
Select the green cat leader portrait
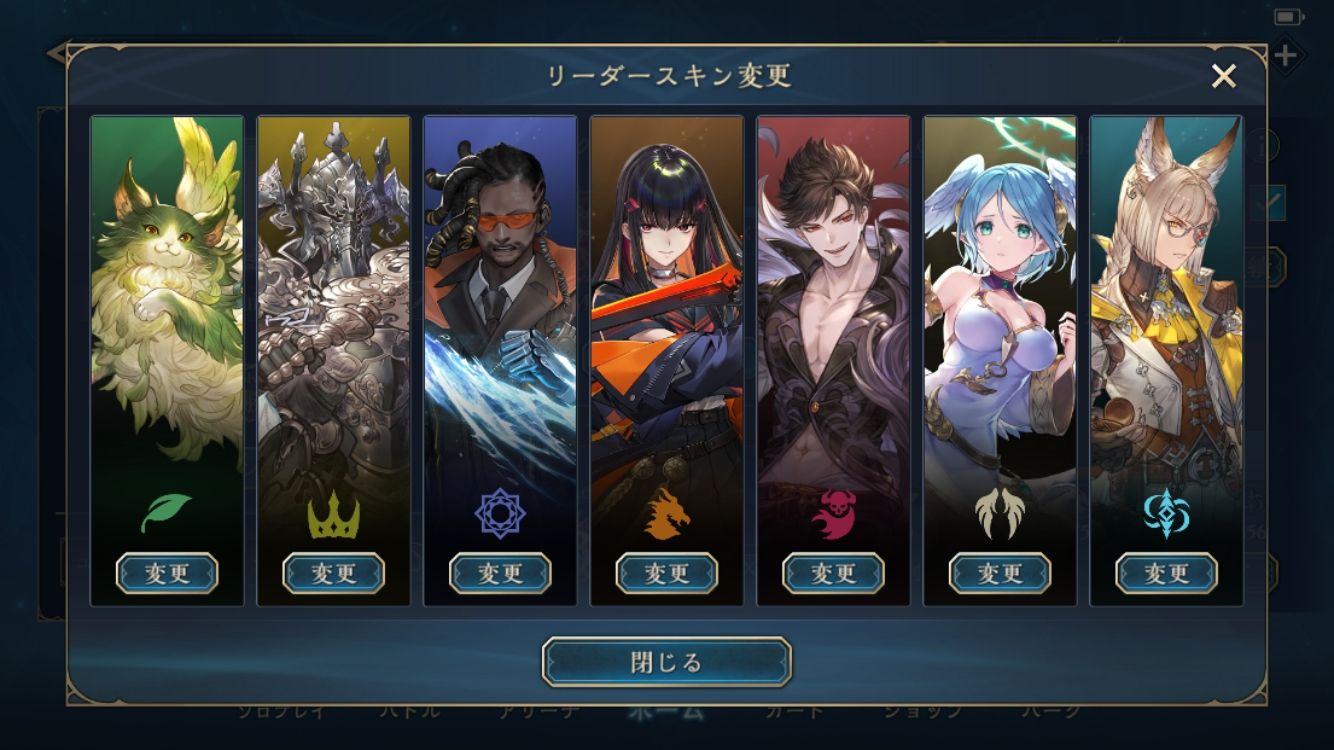(x=167, y=300)
